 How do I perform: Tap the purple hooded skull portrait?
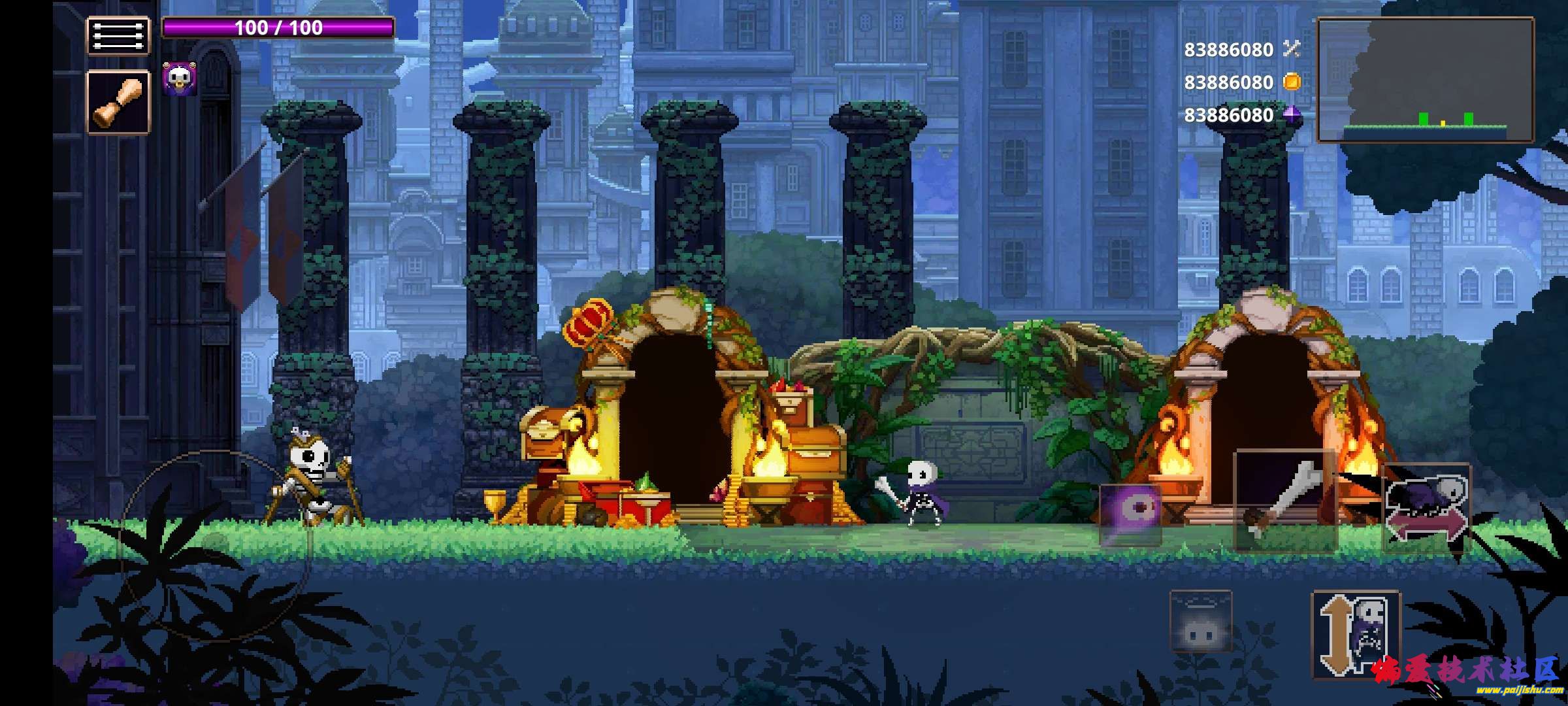coord(179,79)
